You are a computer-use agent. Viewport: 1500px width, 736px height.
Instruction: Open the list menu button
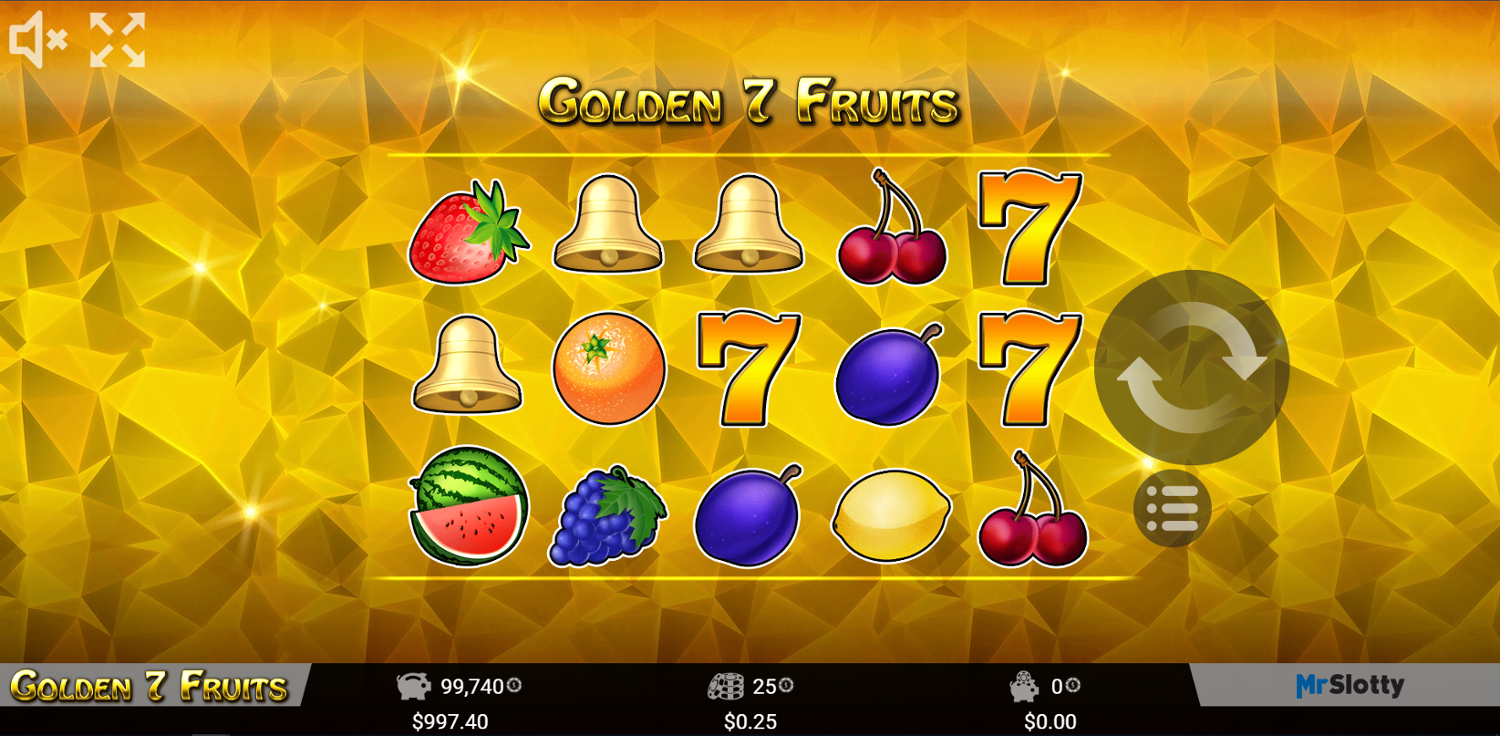pos(1172,508)
